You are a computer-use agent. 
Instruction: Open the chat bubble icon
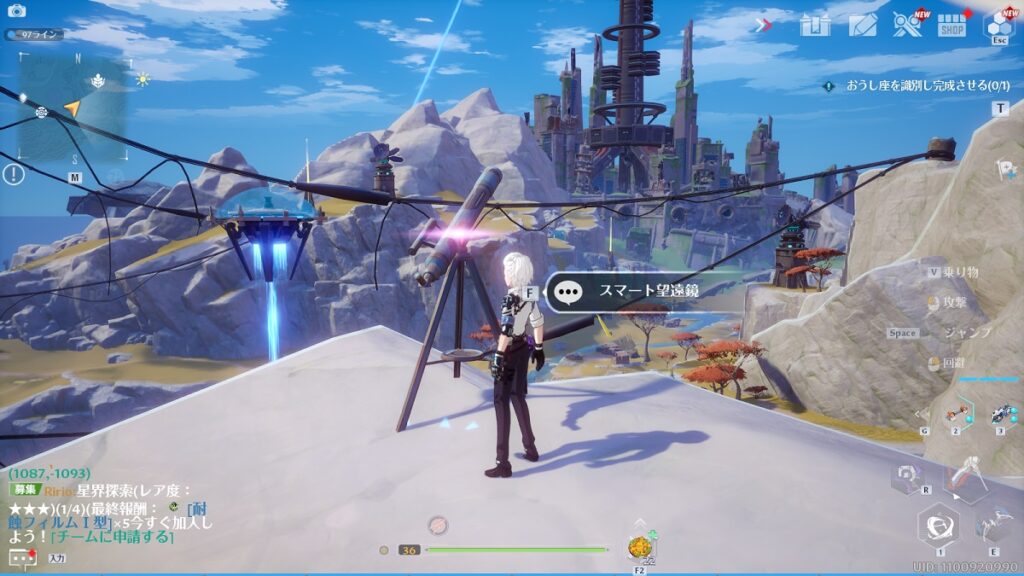(19, 556)
